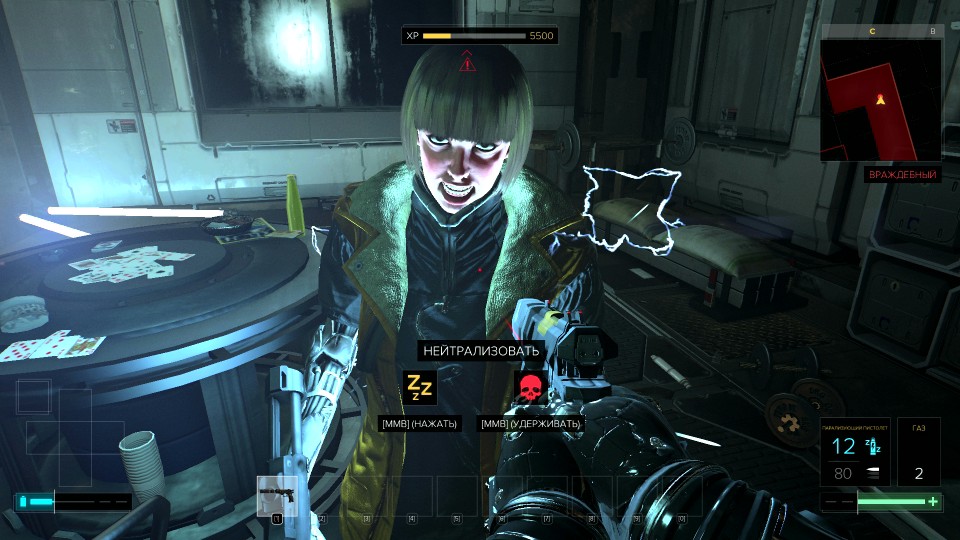The image size is (960, 540).
Task: Choose the red skull lethal takedown icon
Action: tap(529, 387)
